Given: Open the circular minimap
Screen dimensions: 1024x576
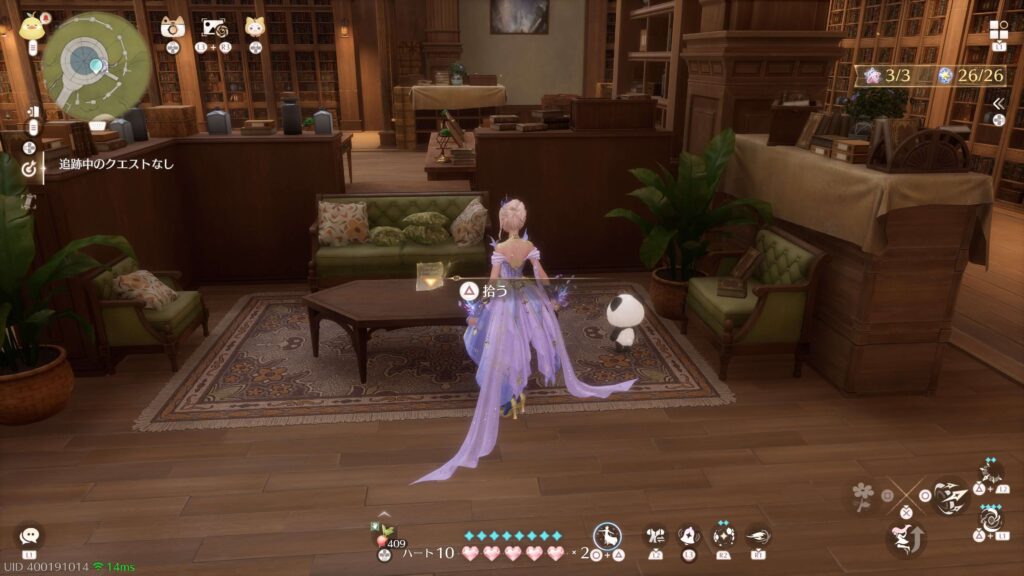Looking at the screenshot, I should [x=96, y=65].
